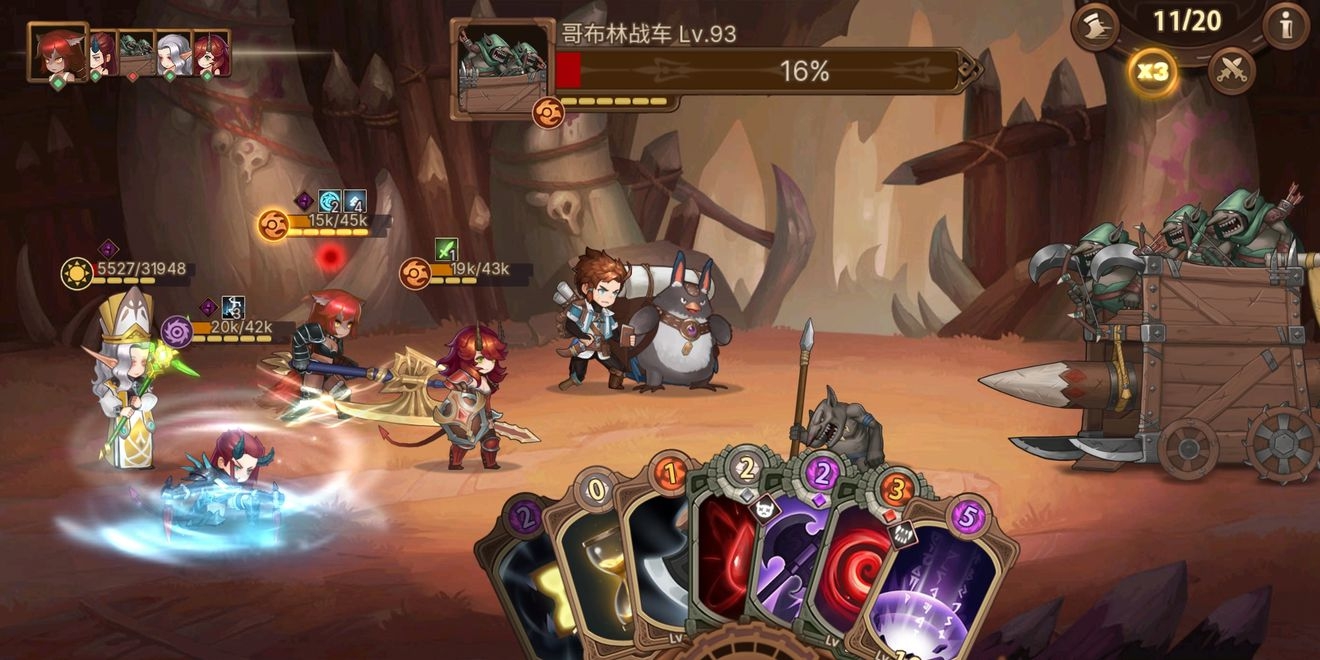Click the goblin chariot turn order portrait
The image size is (1320, 660).
click(x=137, y=52)
